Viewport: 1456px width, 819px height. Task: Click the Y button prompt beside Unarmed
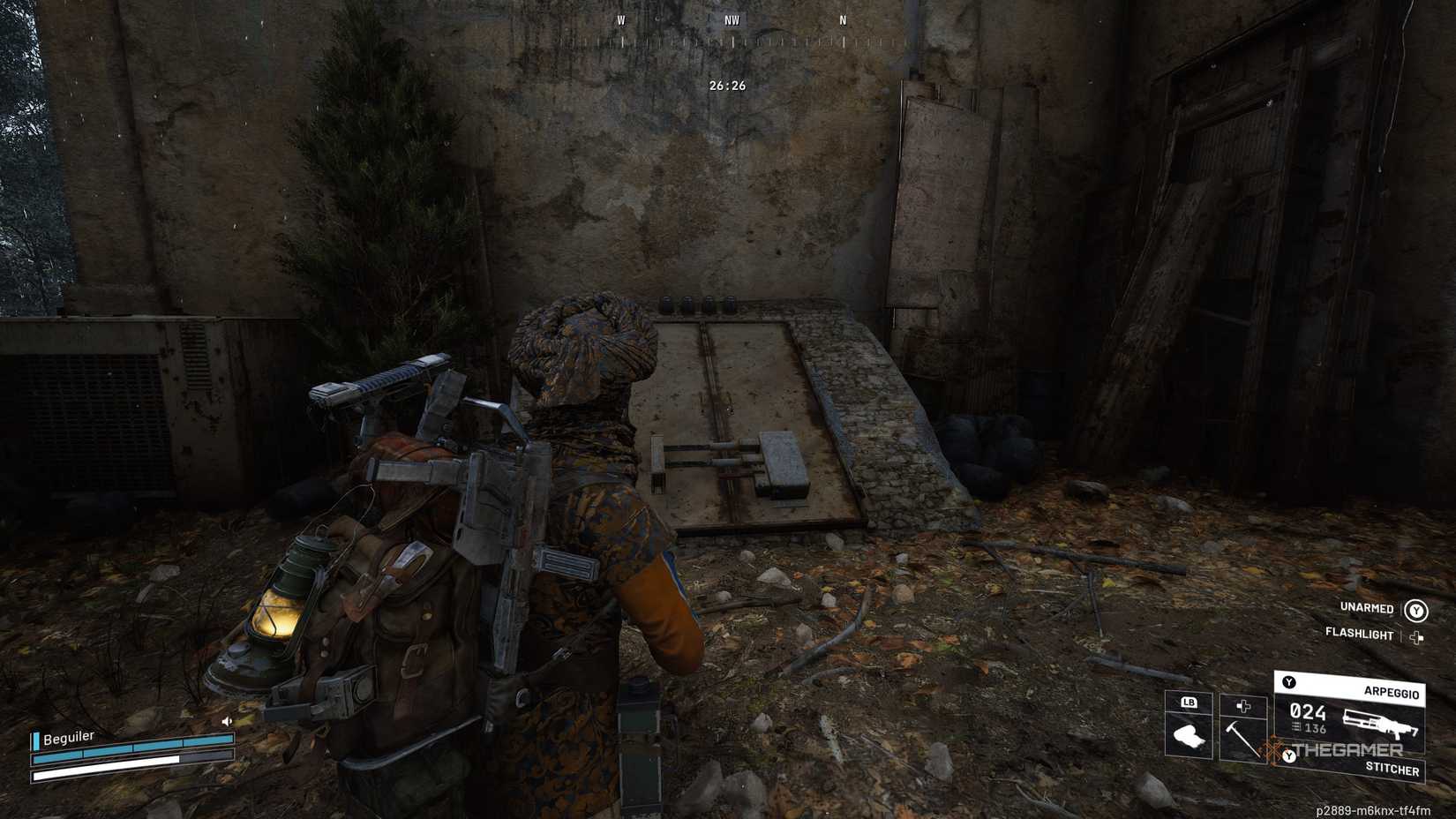point(1415,611)
